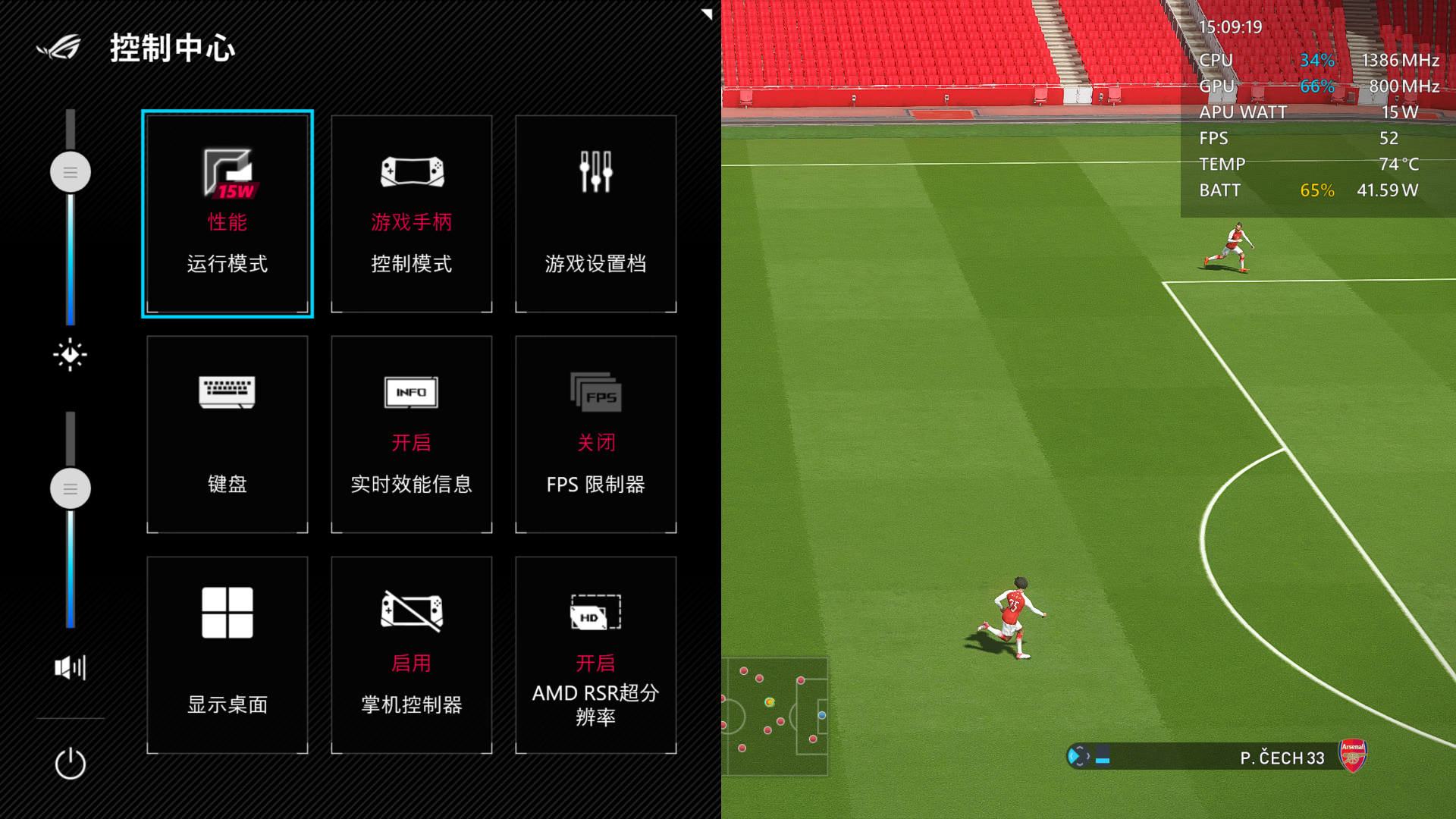Open the FPS 限制器 limiter tile
The height and width of the screenshot is (819, 1456).
coord(595,434)
